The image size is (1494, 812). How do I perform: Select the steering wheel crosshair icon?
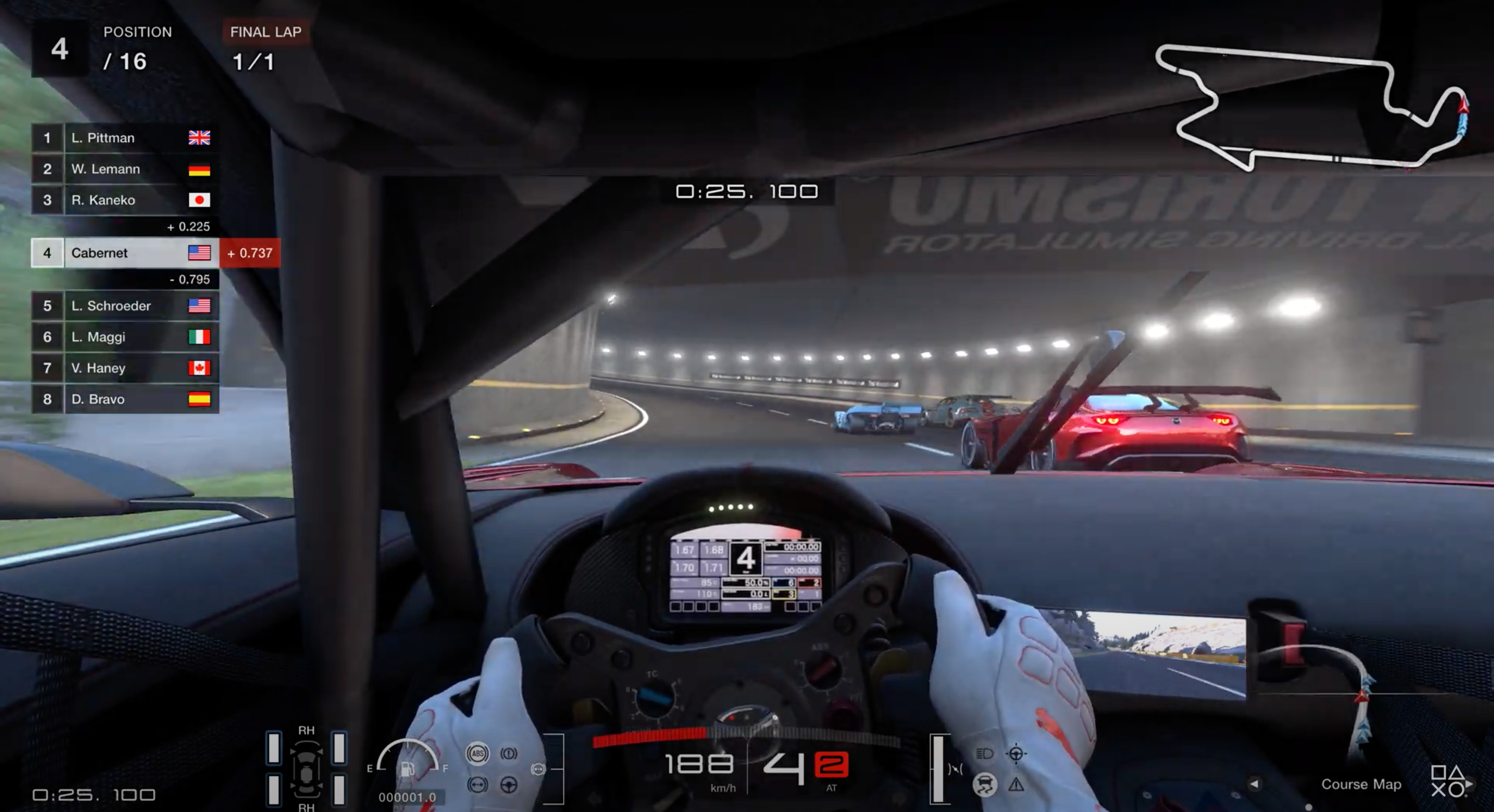[1016, 753]
